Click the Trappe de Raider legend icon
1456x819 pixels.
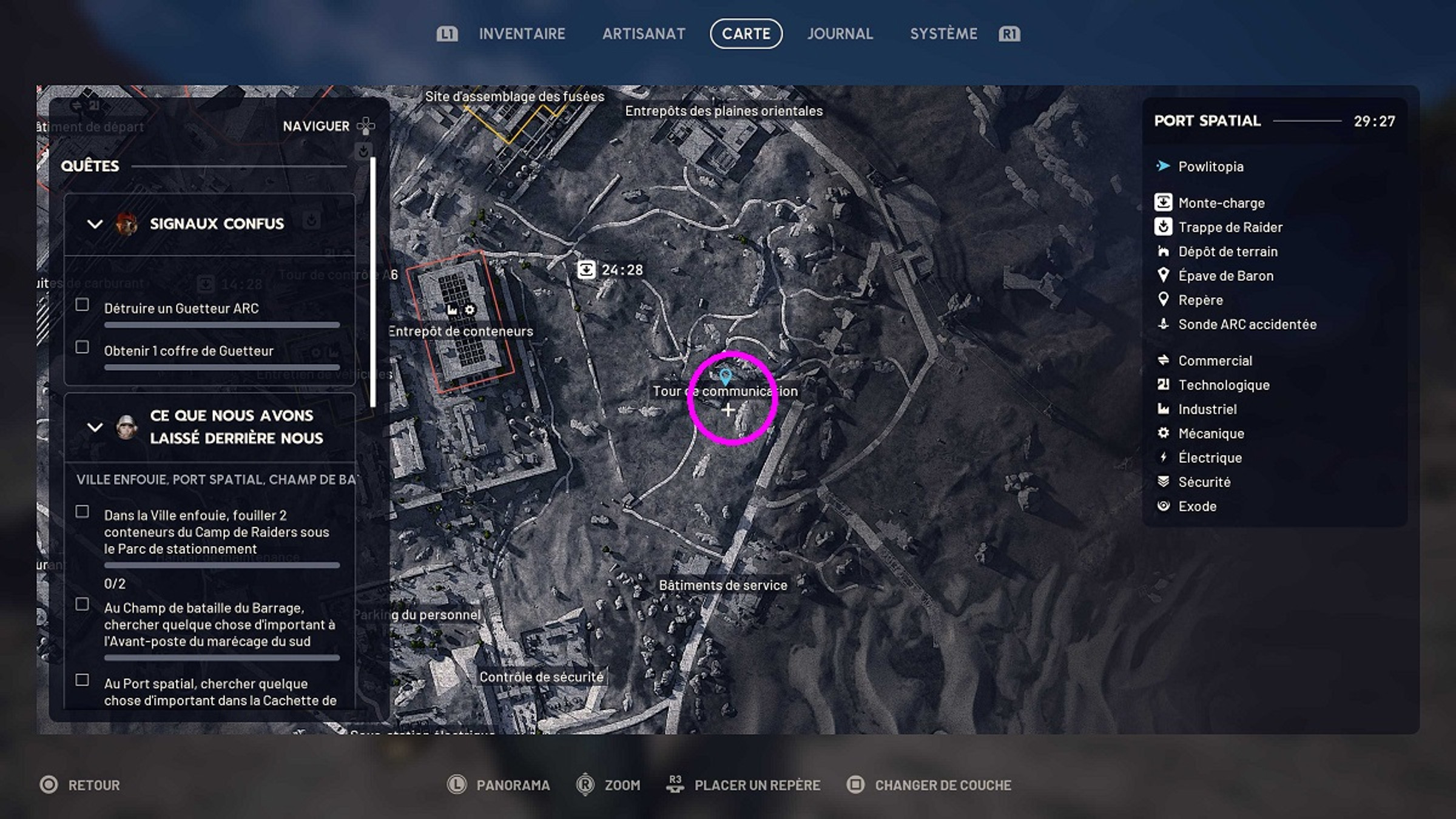coord(1164,227)
